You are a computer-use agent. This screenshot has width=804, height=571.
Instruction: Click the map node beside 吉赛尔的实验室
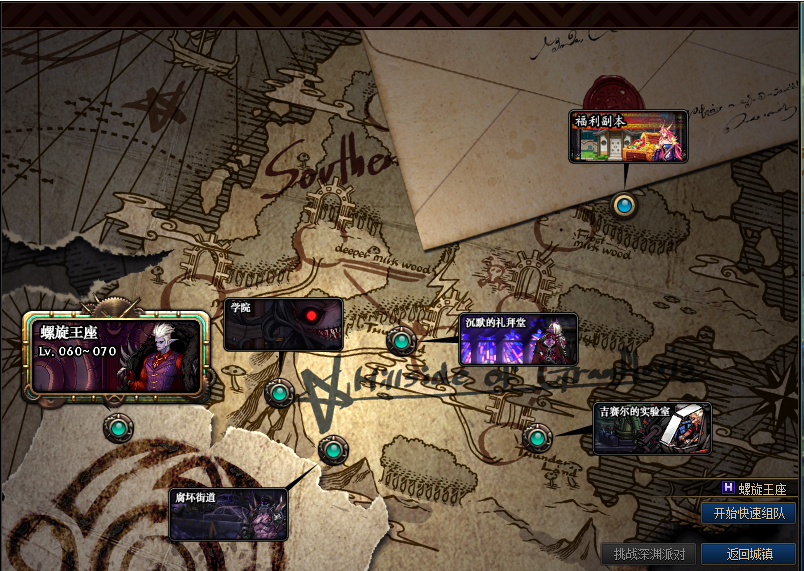537,437
